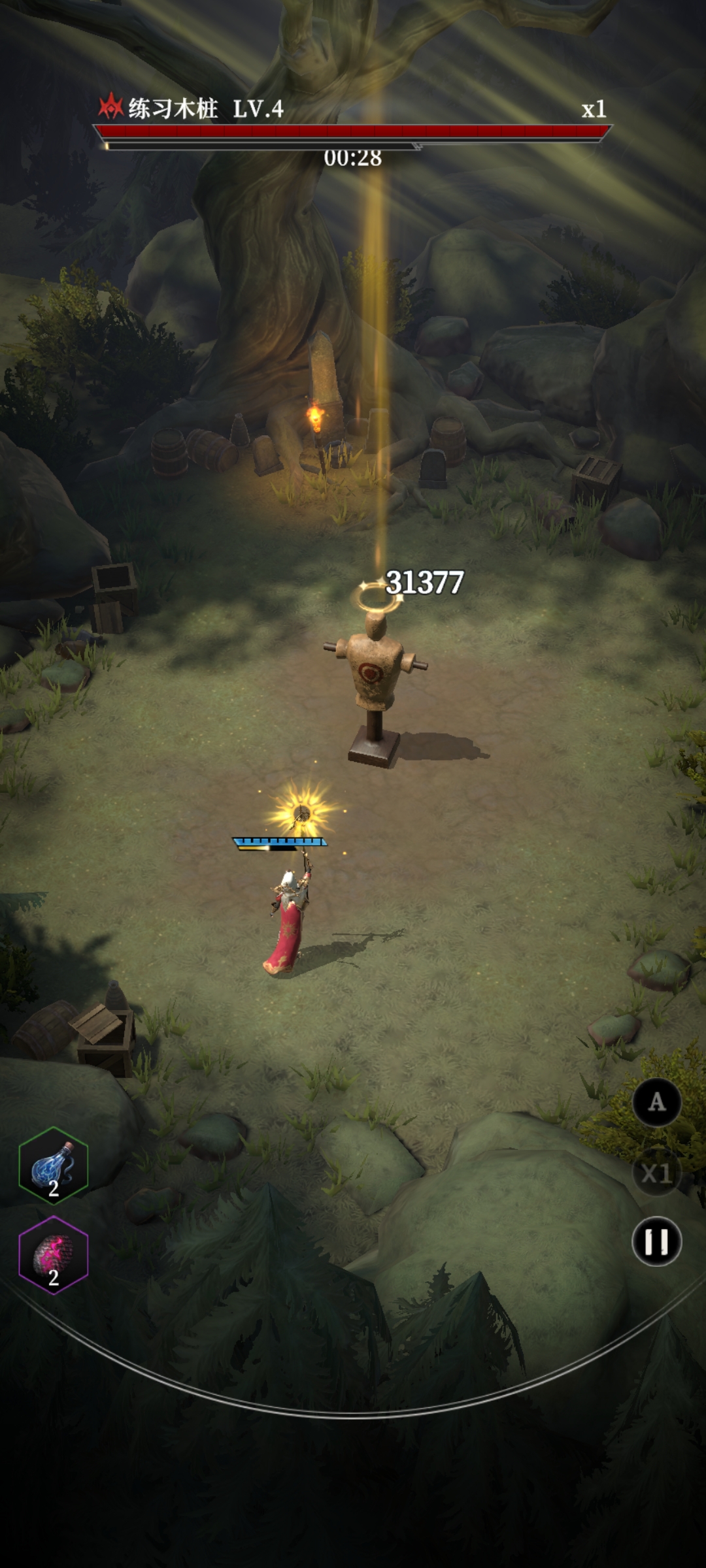706x1568 pixels.
Task: Pause the battle
Action: point(656,1241)
